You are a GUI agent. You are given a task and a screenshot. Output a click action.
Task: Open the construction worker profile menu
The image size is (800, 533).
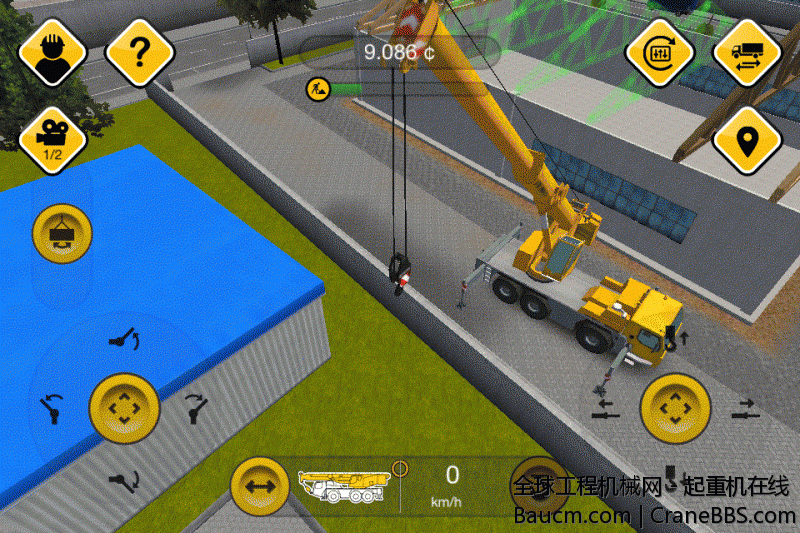(48, 54)
